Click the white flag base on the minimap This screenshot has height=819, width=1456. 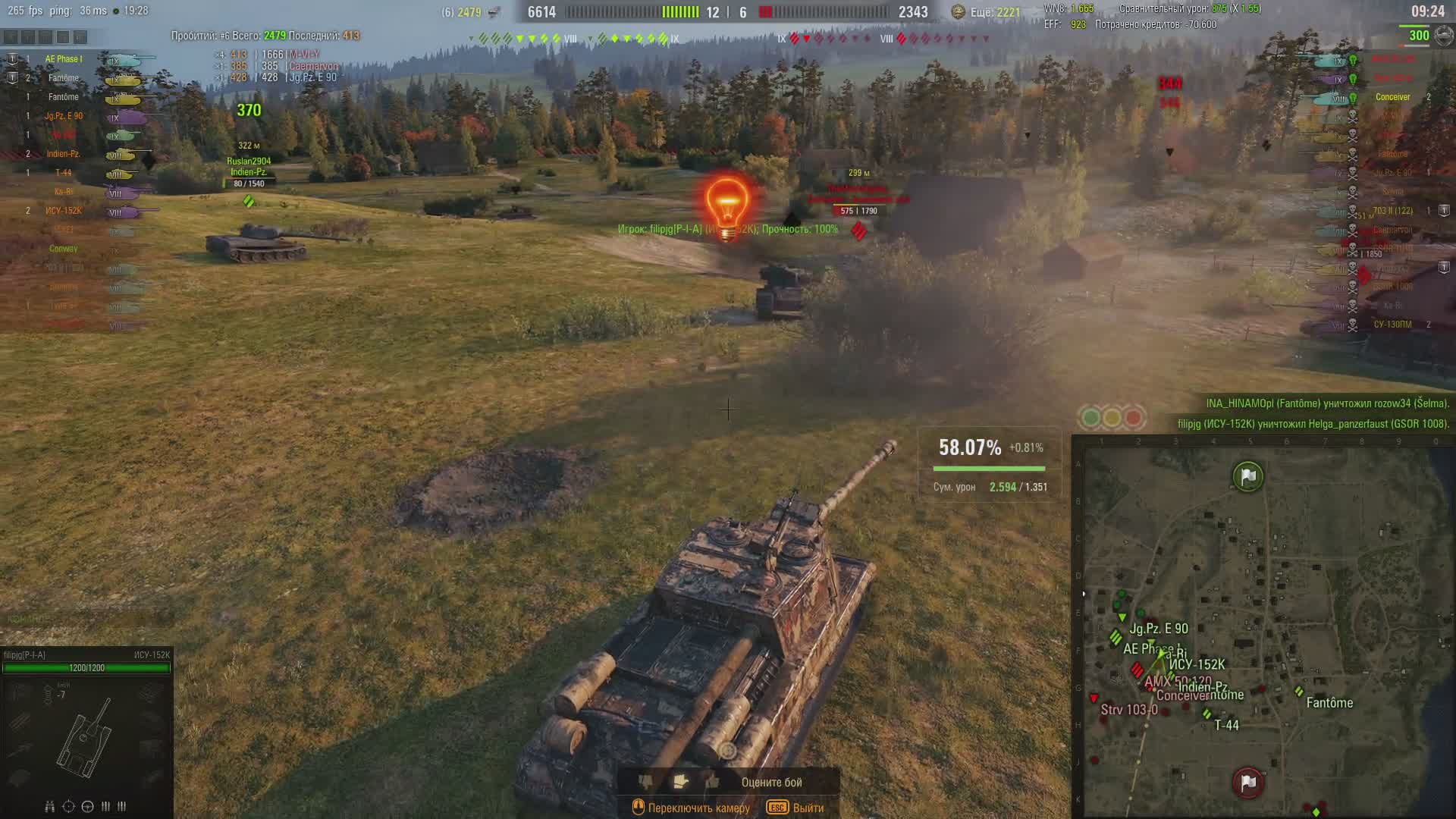pos(1248,476)
